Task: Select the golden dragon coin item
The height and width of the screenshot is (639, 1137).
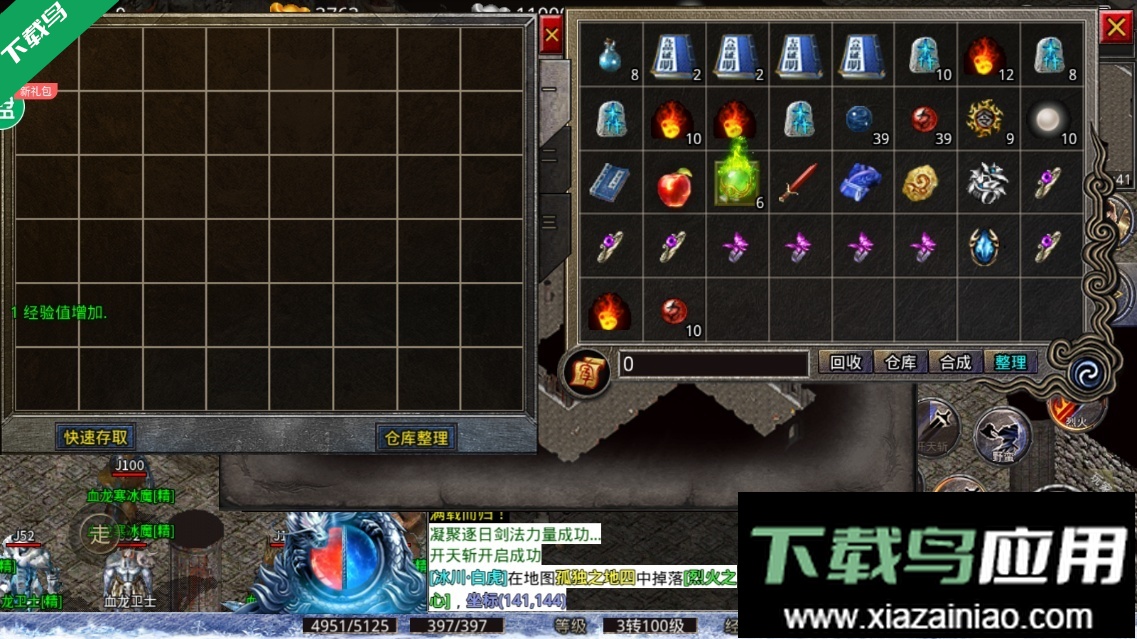Action: (x=924, y=183)
